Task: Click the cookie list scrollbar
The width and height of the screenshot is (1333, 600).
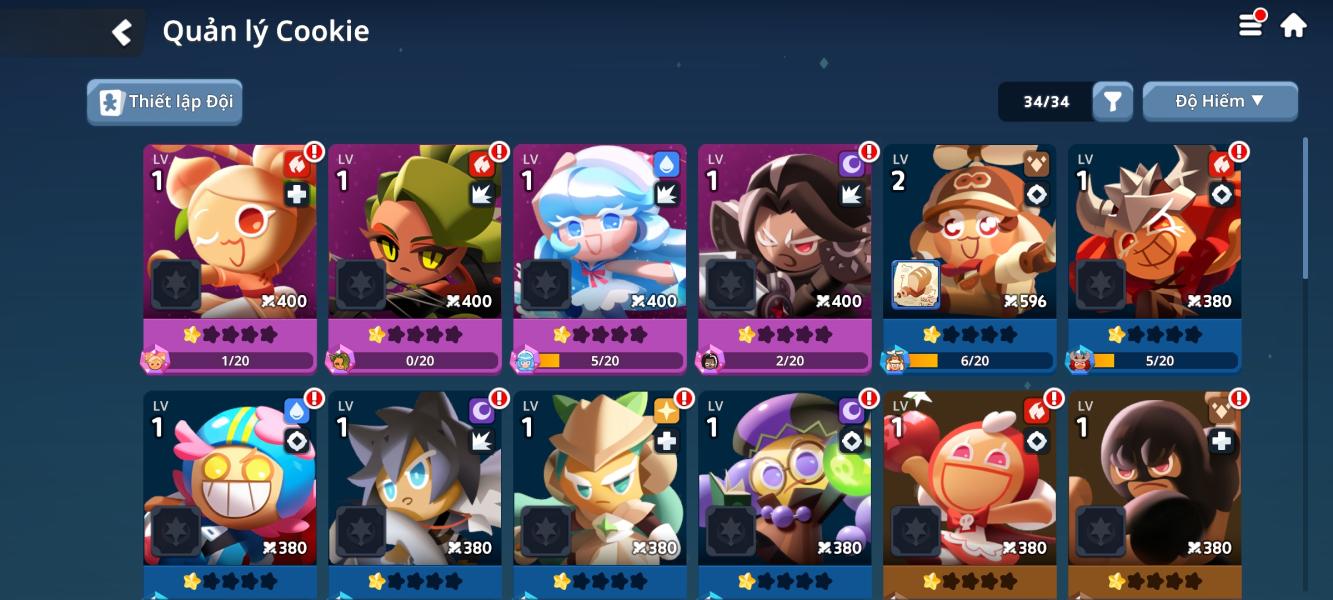Action: coord(1305,208)
